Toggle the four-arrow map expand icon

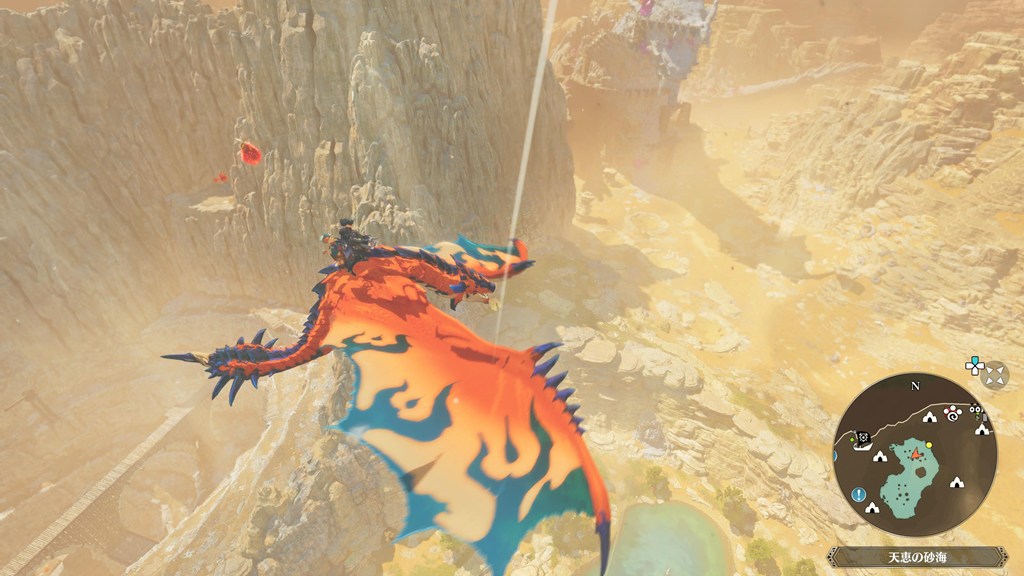995,375
